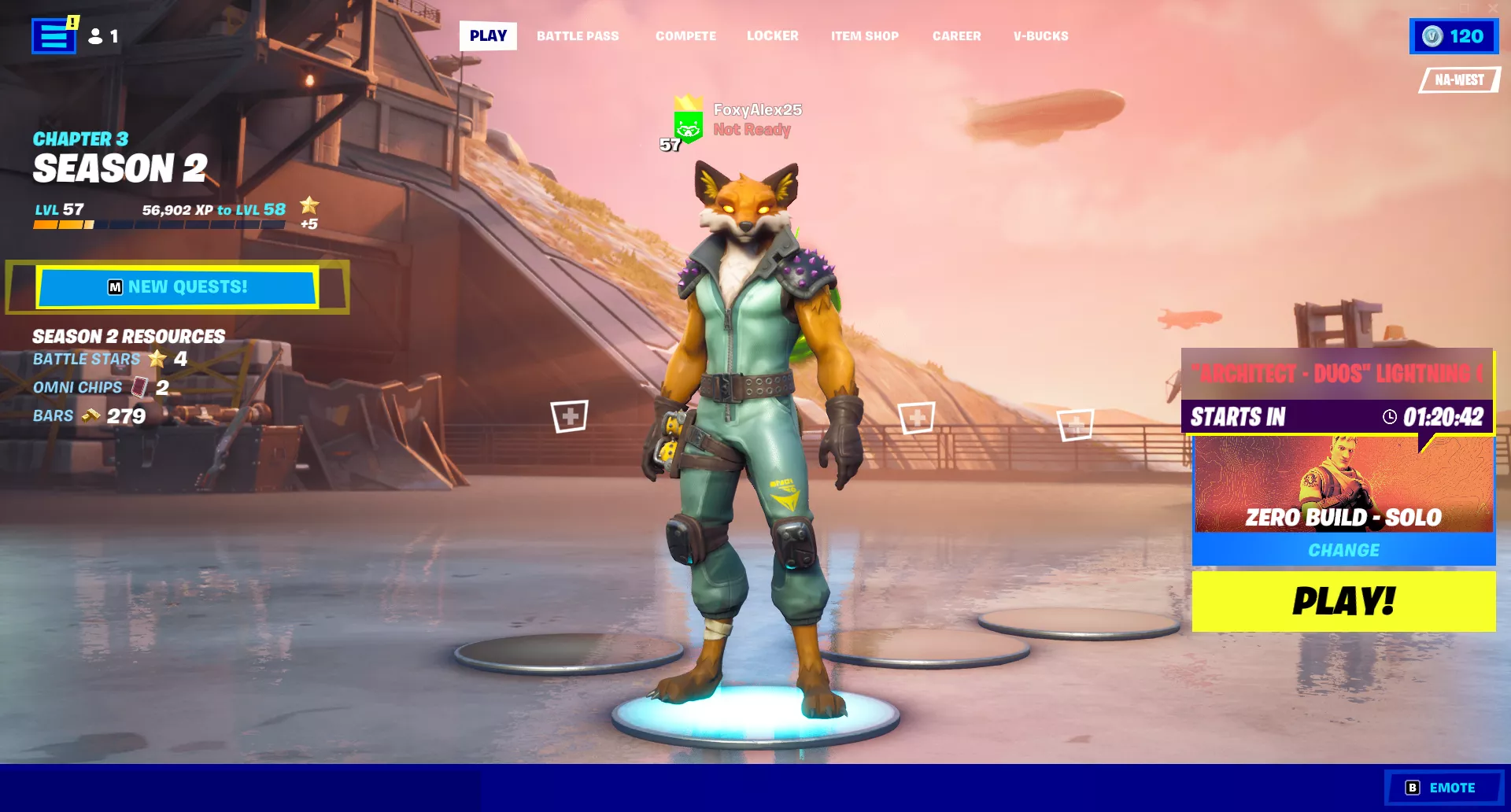Open the social panel player icon

tap(94, 36)
